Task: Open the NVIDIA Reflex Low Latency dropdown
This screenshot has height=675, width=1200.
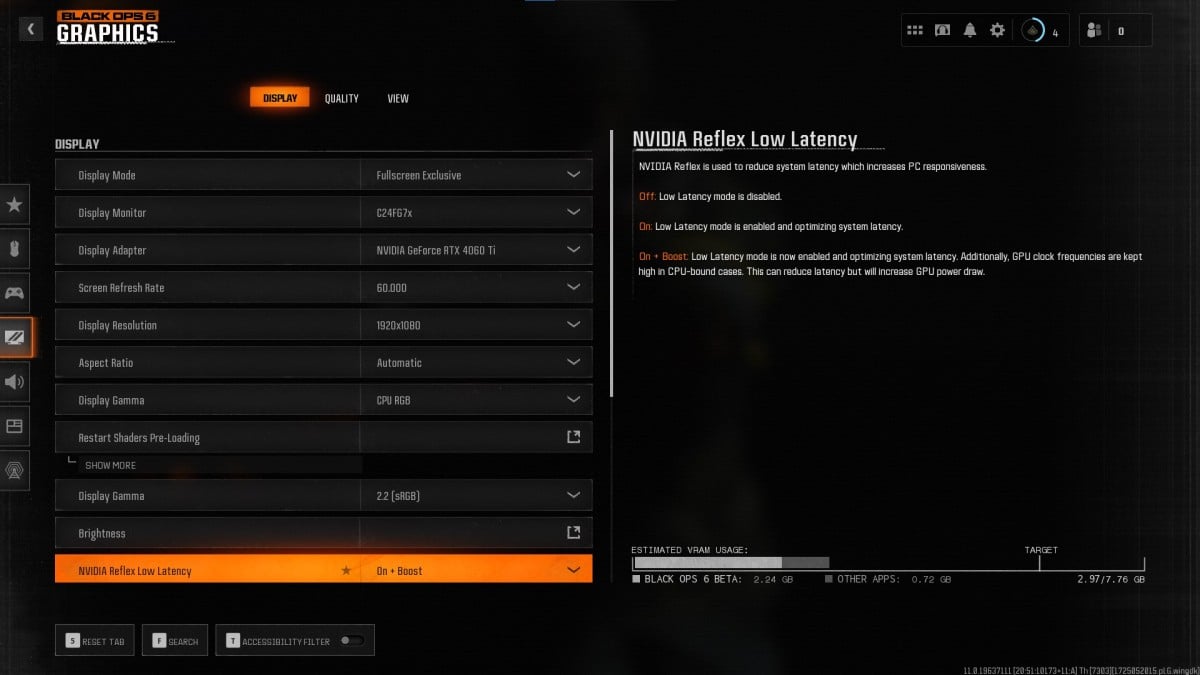Action: click(573, 570)
